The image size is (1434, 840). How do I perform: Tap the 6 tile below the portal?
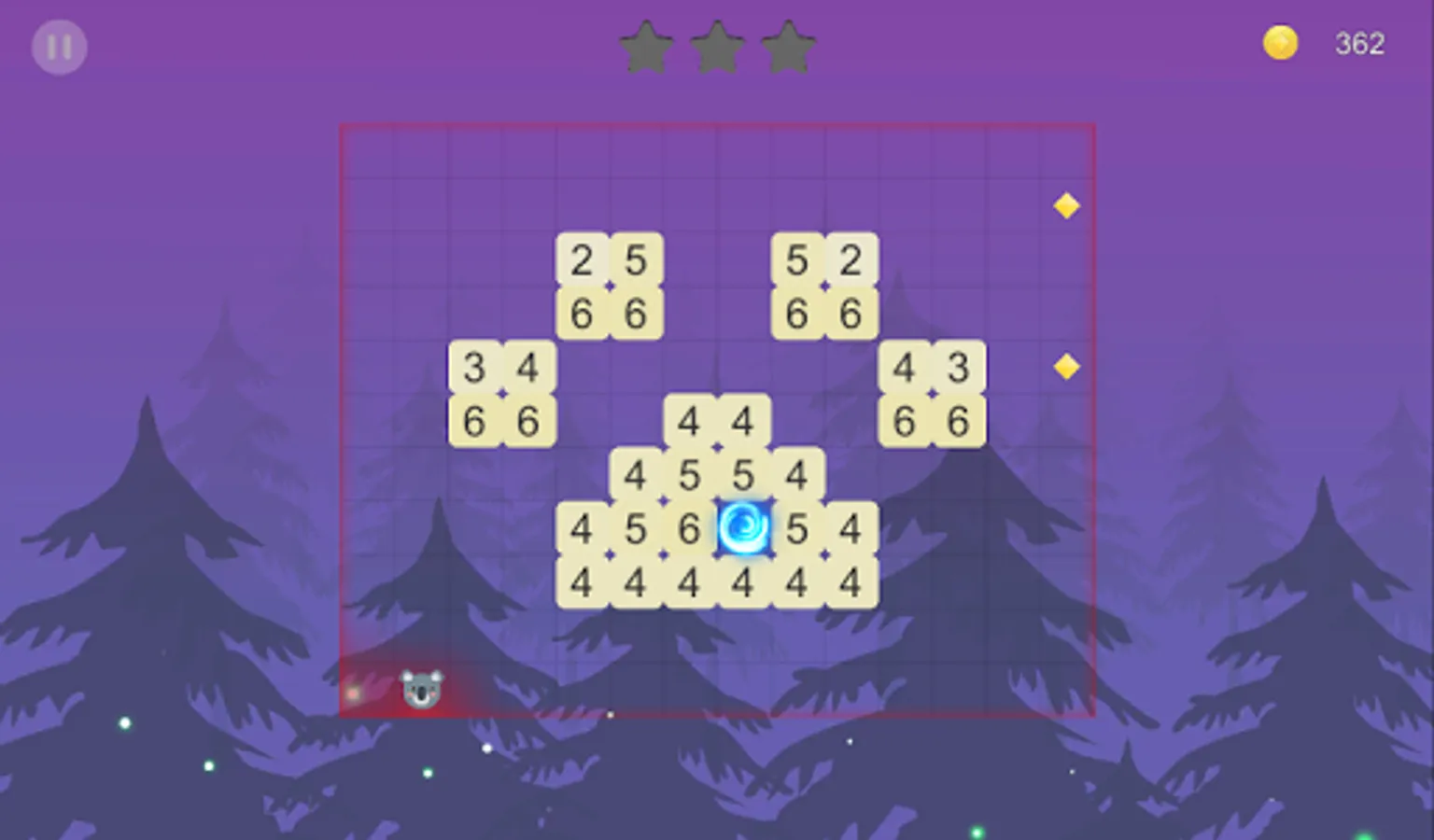(689, 529)
